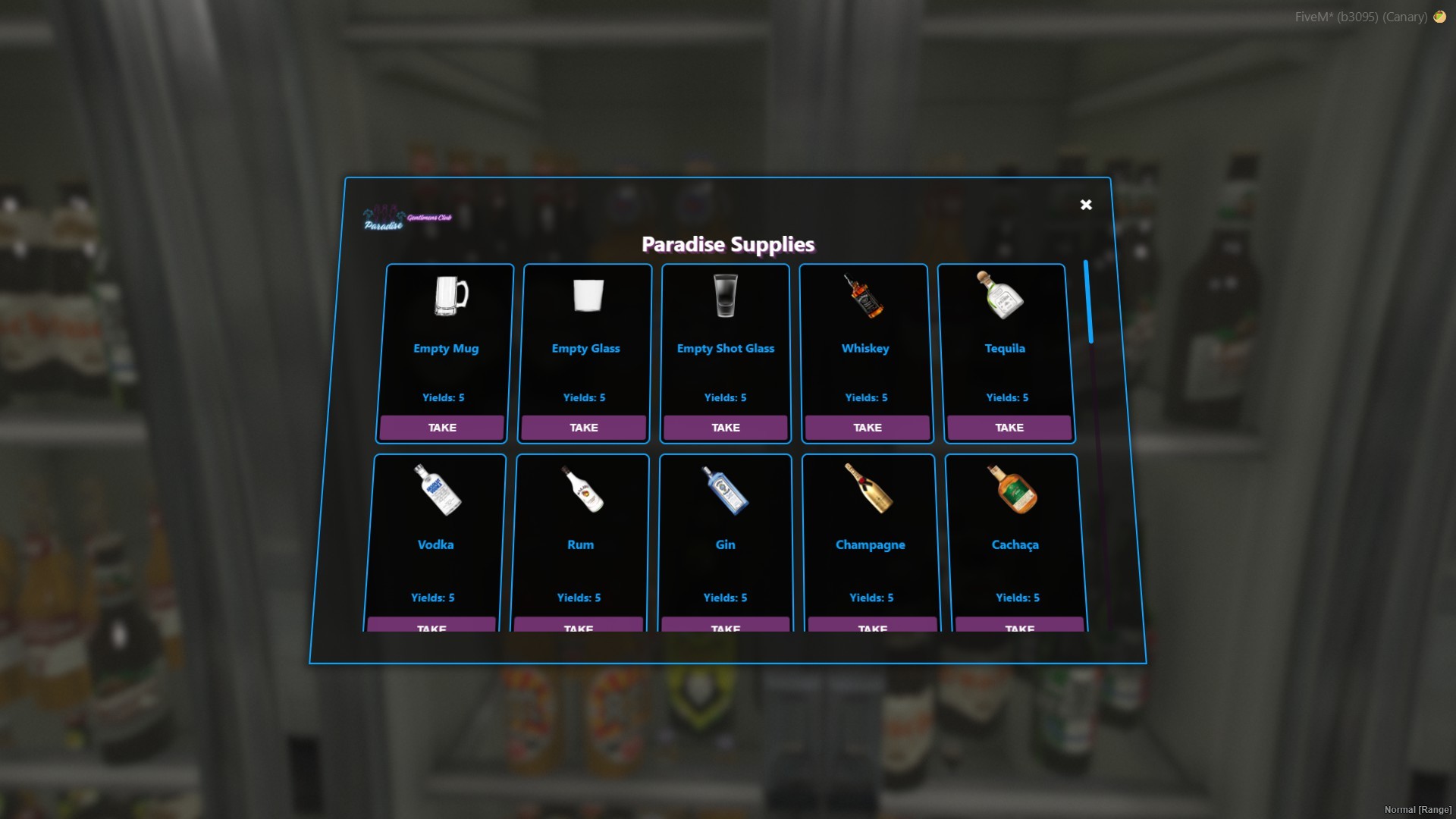Choose the Champagne bottle image

(x=869, y=489)
